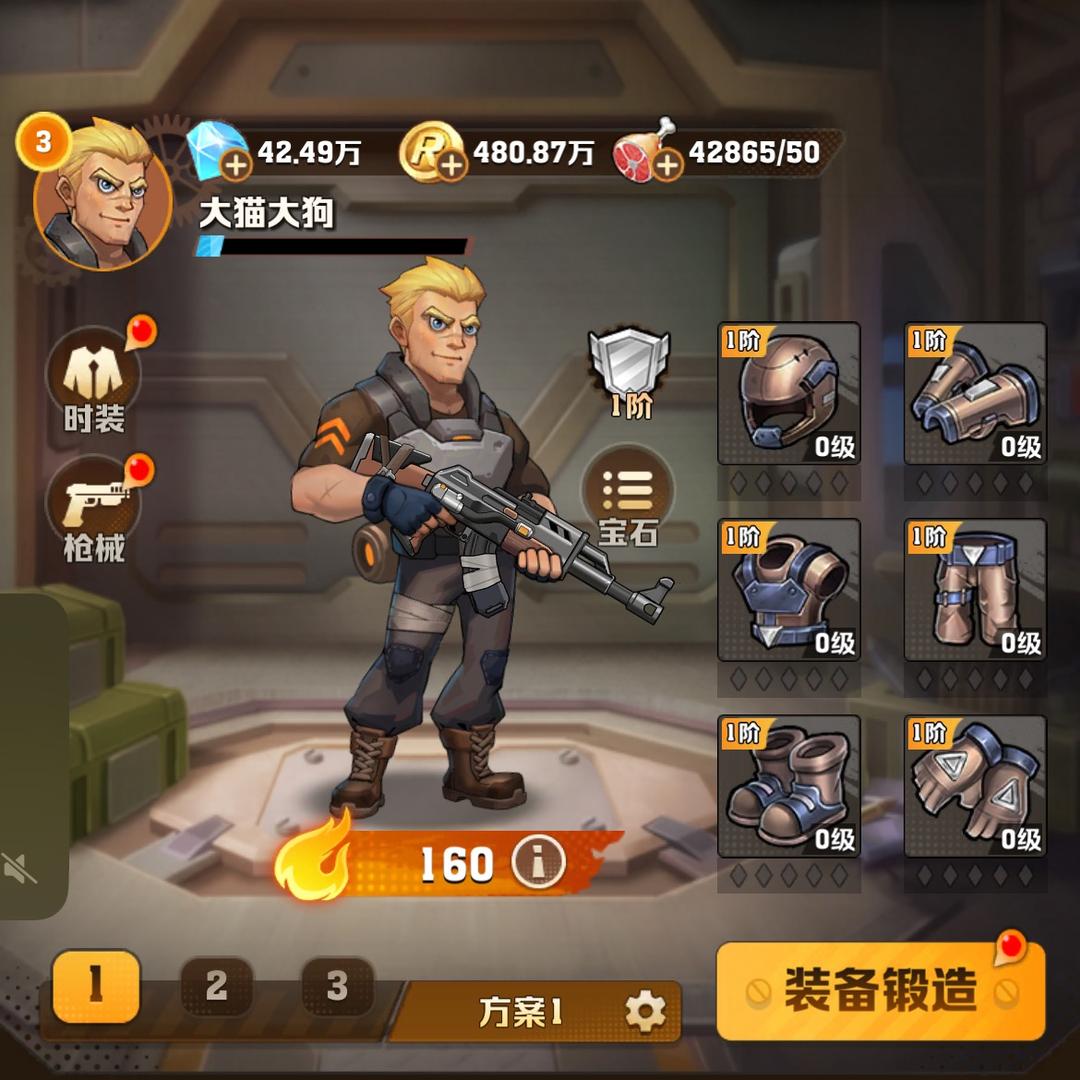
Task: Switch to loadout tab 2
Action: 217,986
